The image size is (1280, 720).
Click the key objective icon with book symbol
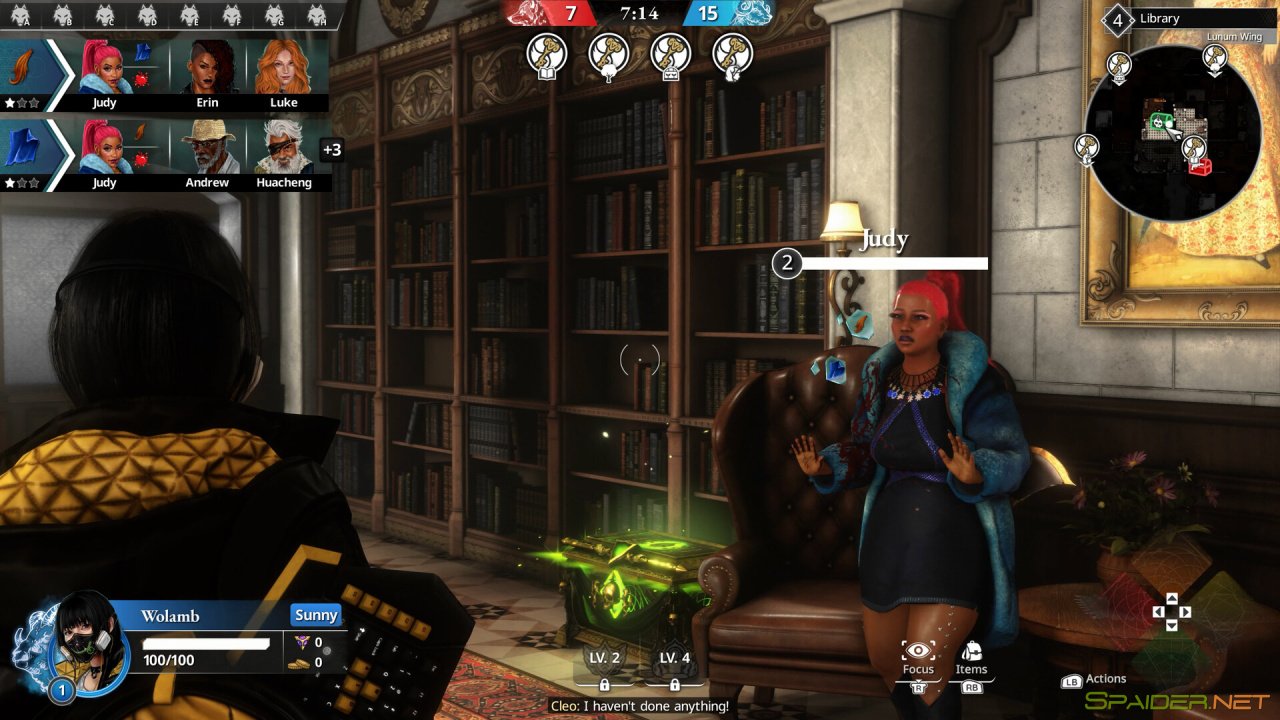point(547,53)
